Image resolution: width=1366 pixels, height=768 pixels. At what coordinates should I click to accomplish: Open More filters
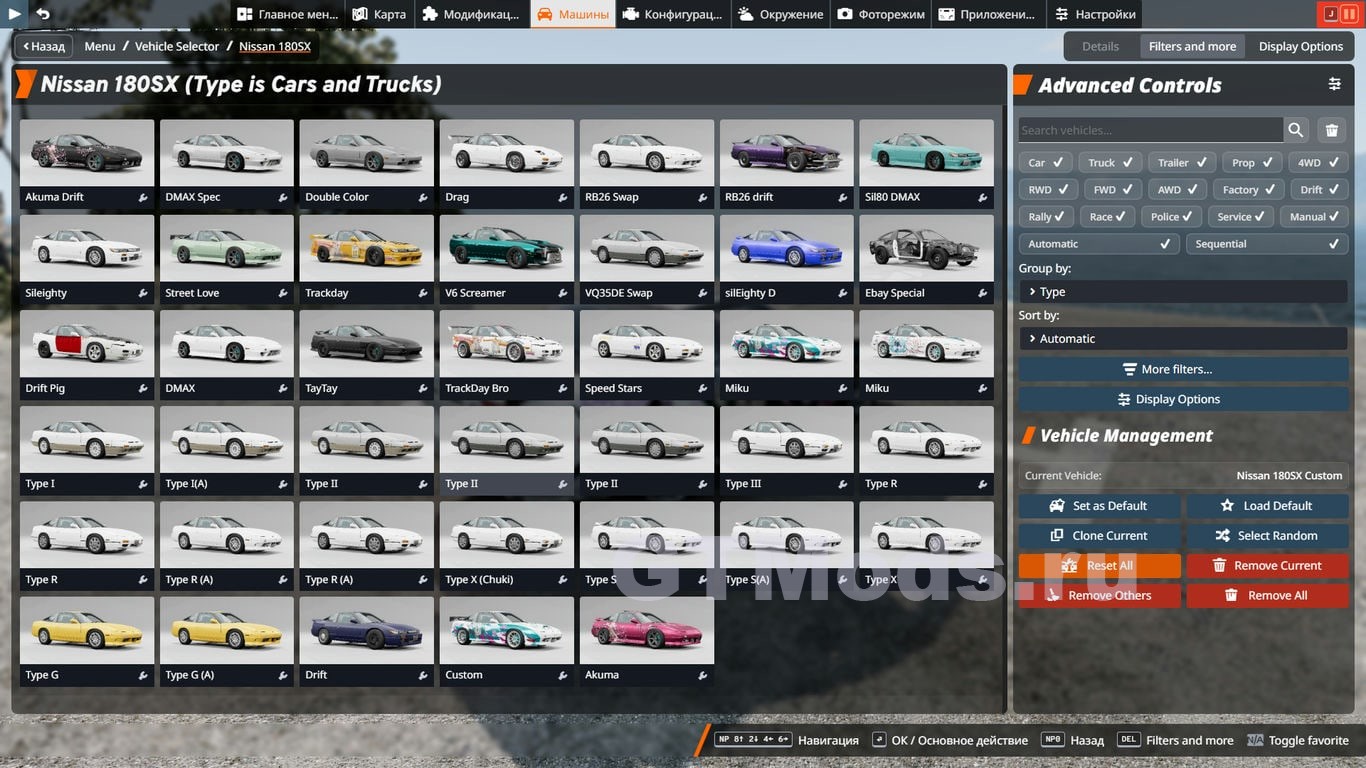[x=1183, y=369]
